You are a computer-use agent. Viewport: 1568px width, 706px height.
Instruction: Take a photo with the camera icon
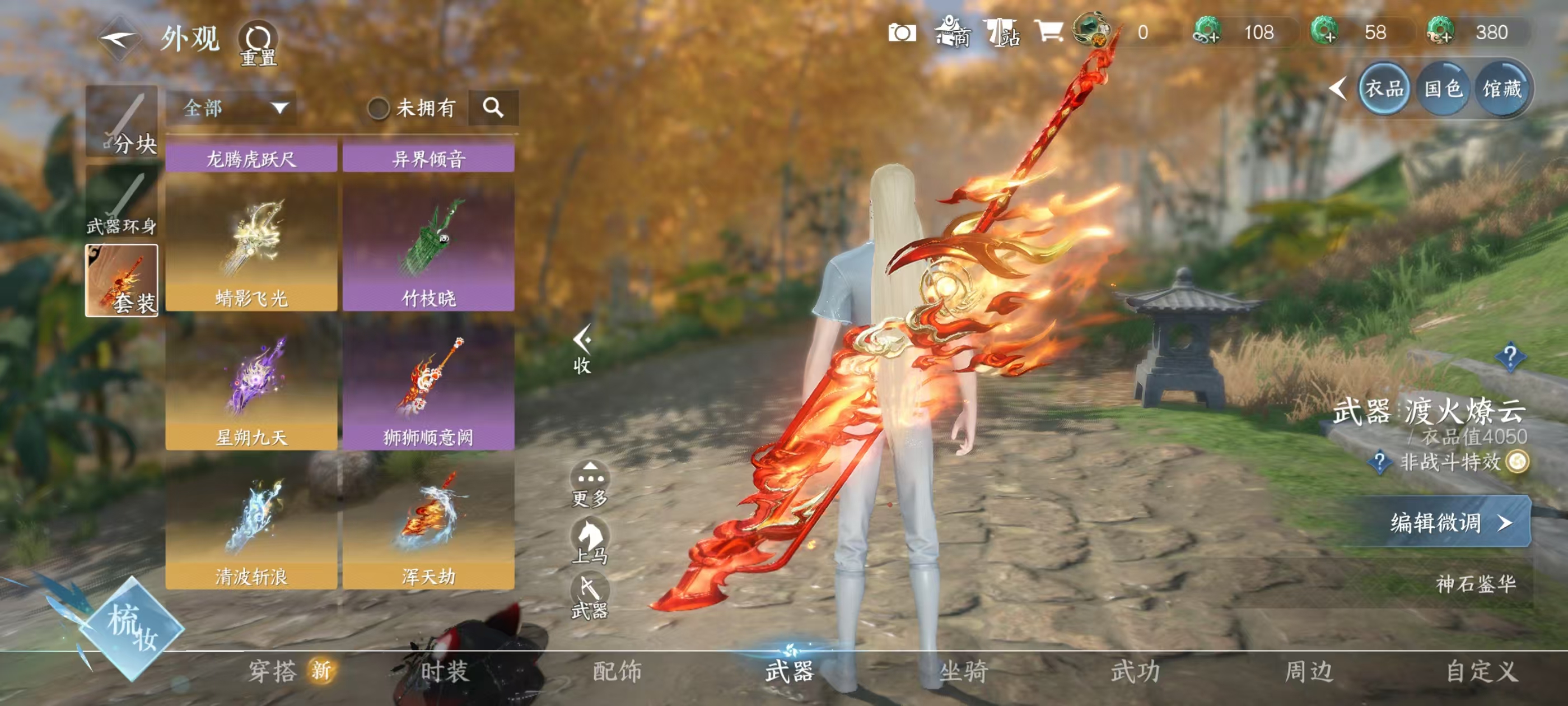902,32
